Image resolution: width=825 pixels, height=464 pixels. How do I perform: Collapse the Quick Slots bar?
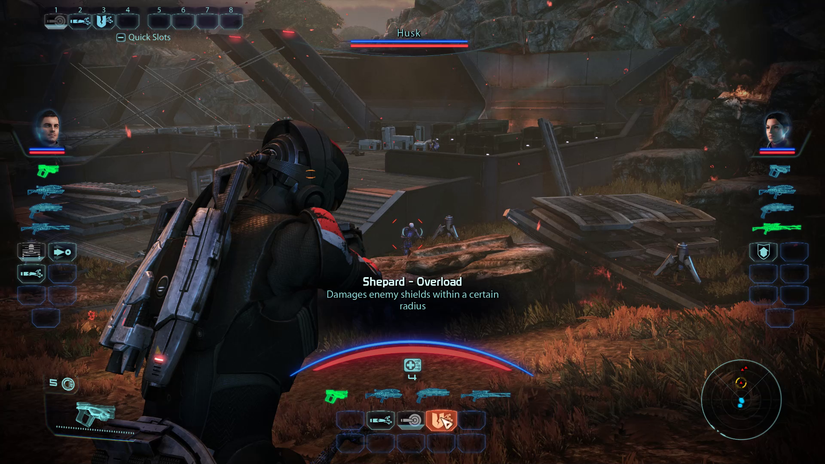pos(121,37)
